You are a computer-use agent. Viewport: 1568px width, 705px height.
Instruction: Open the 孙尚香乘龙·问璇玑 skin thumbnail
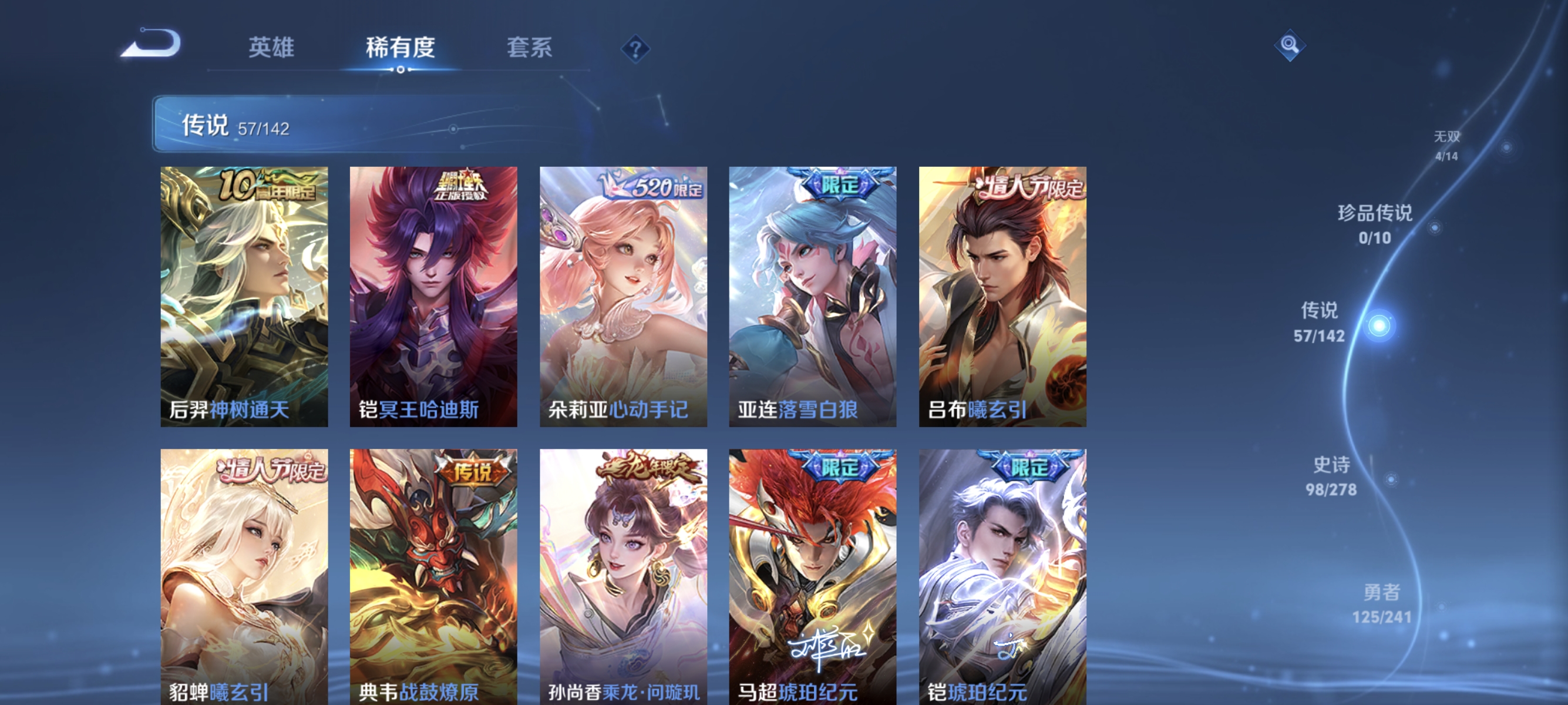tap(623, 572)
